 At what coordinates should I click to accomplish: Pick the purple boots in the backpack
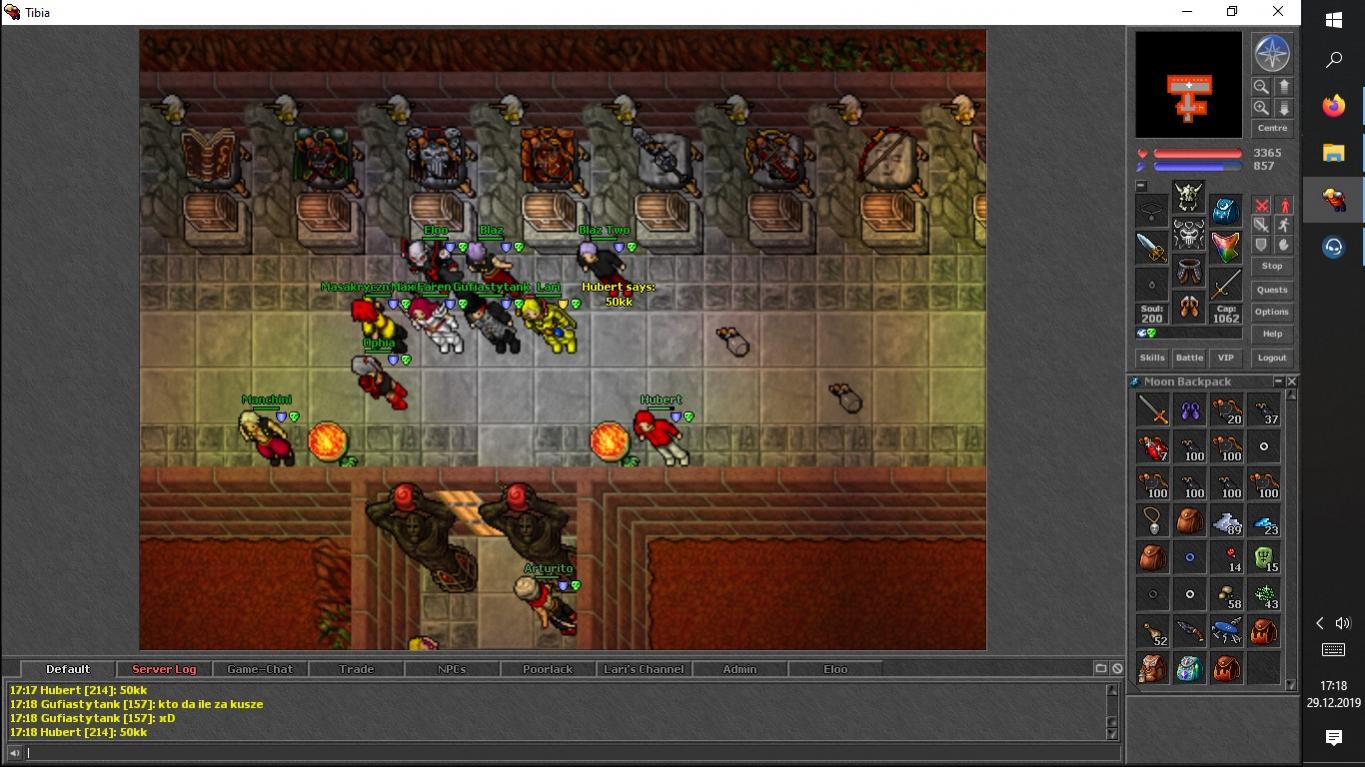[1190, 410]
